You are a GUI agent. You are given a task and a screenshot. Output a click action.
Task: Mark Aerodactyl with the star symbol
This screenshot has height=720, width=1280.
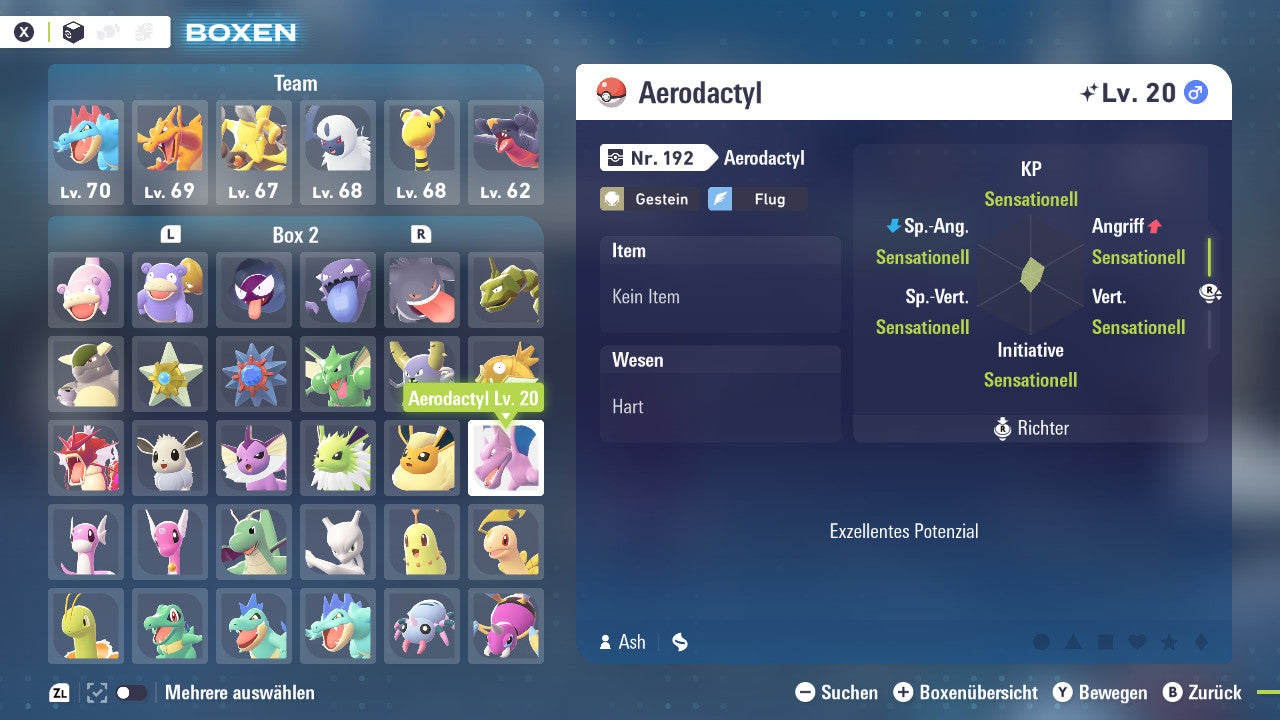[1169, 643]
